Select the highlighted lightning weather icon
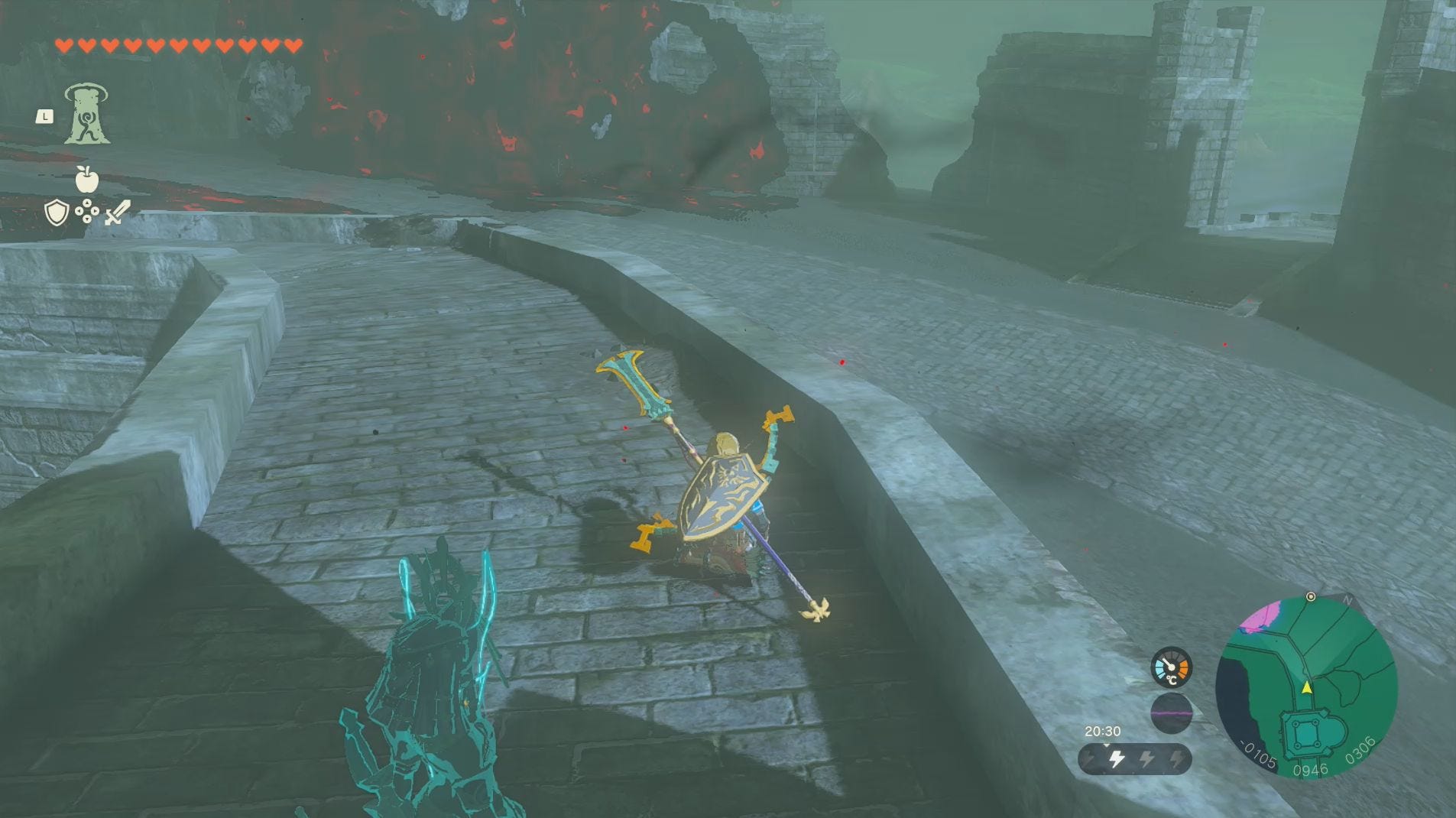 (1117, 760)
